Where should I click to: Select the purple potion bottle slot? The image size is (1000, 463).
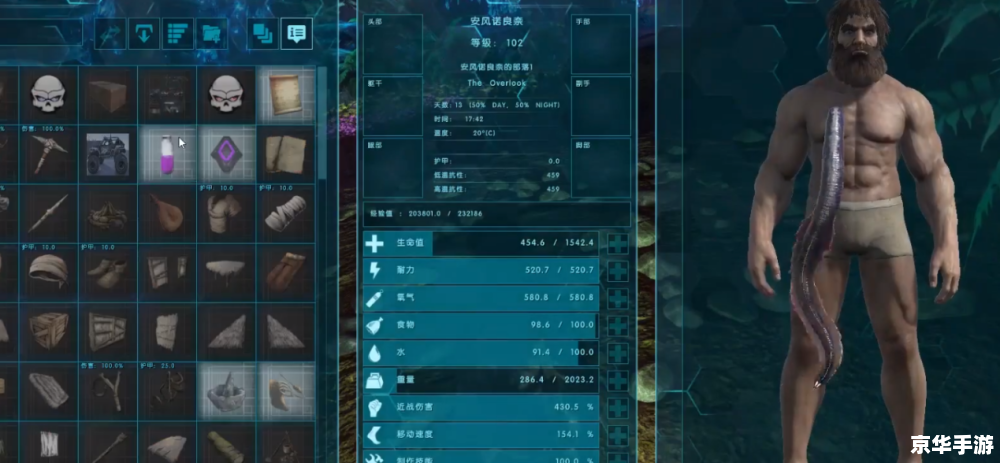[167, 155]
